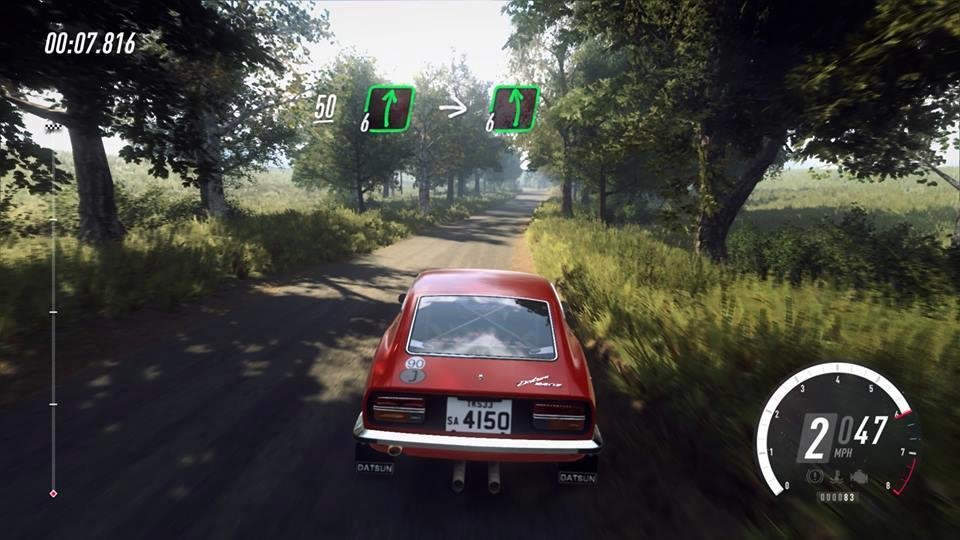Select the engine warning icon under the speedometer

(859, 477)
